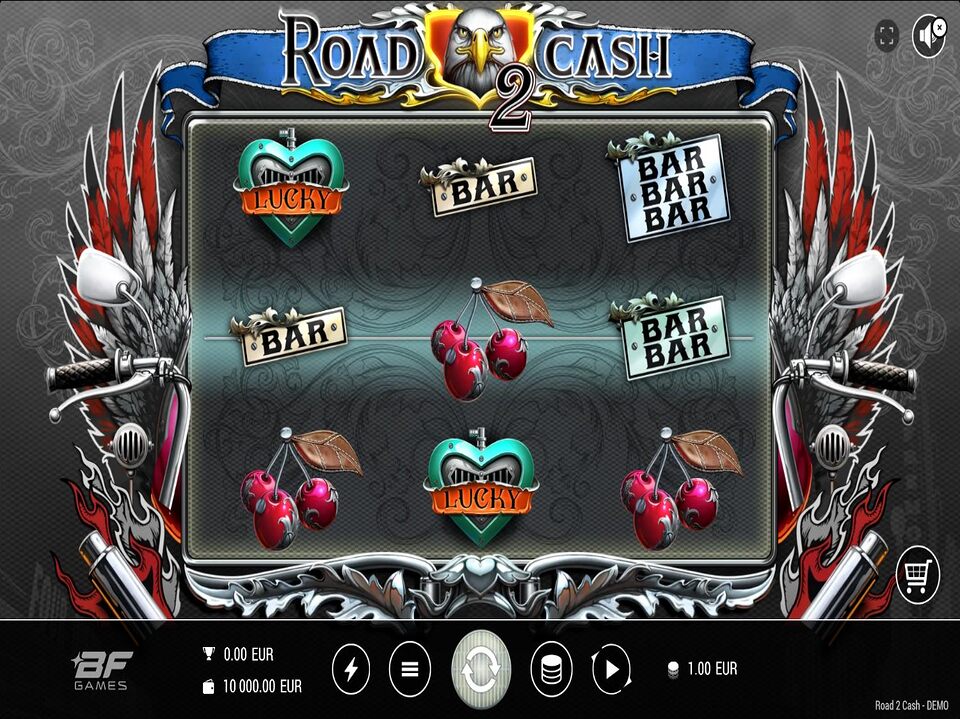Screen dimensions: 960x719
Task: Open the coin stack bet settings
Action: point(551,669)
